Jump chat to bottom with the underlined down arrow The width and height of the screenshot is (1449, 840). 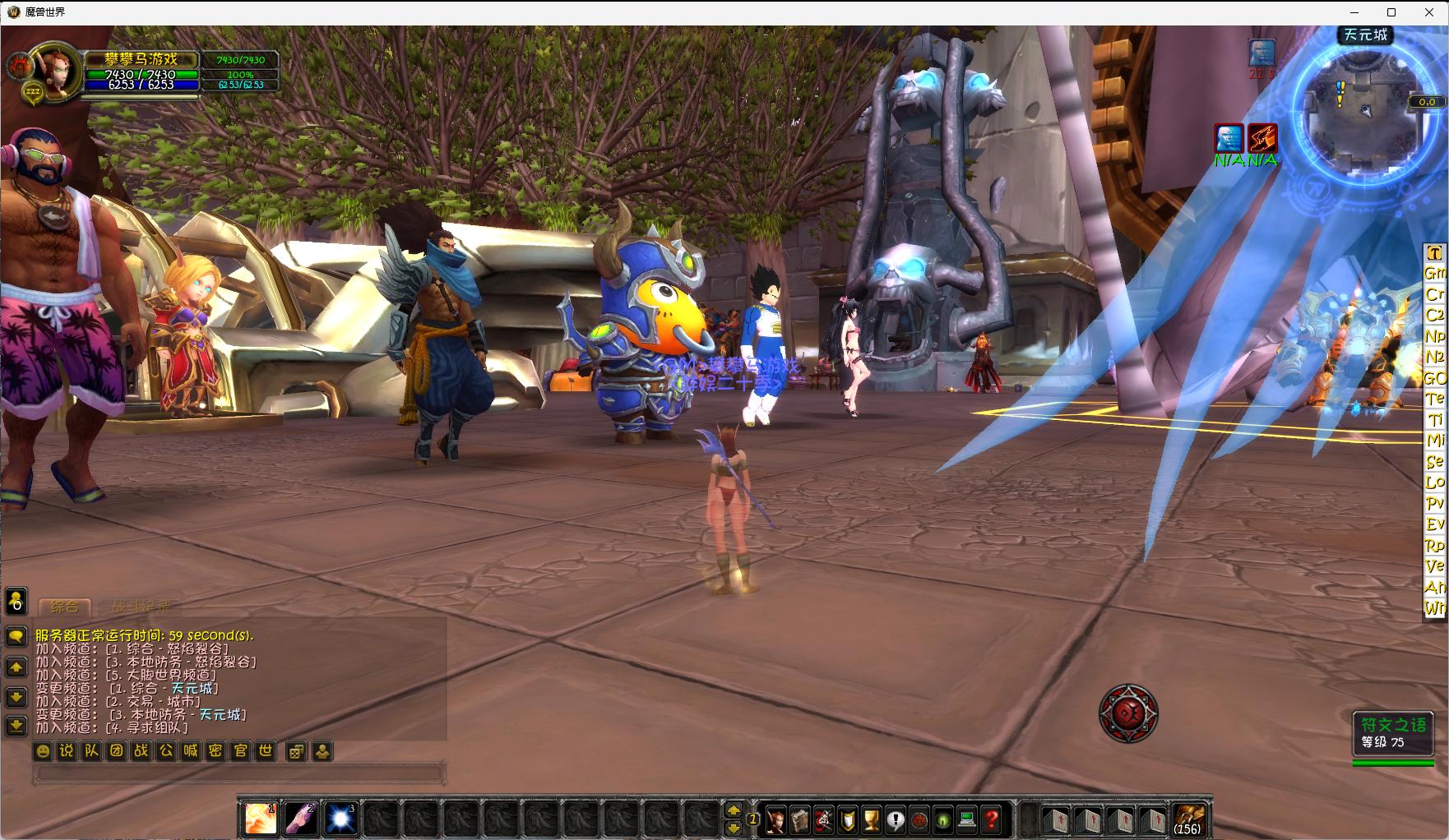point(16,726)
